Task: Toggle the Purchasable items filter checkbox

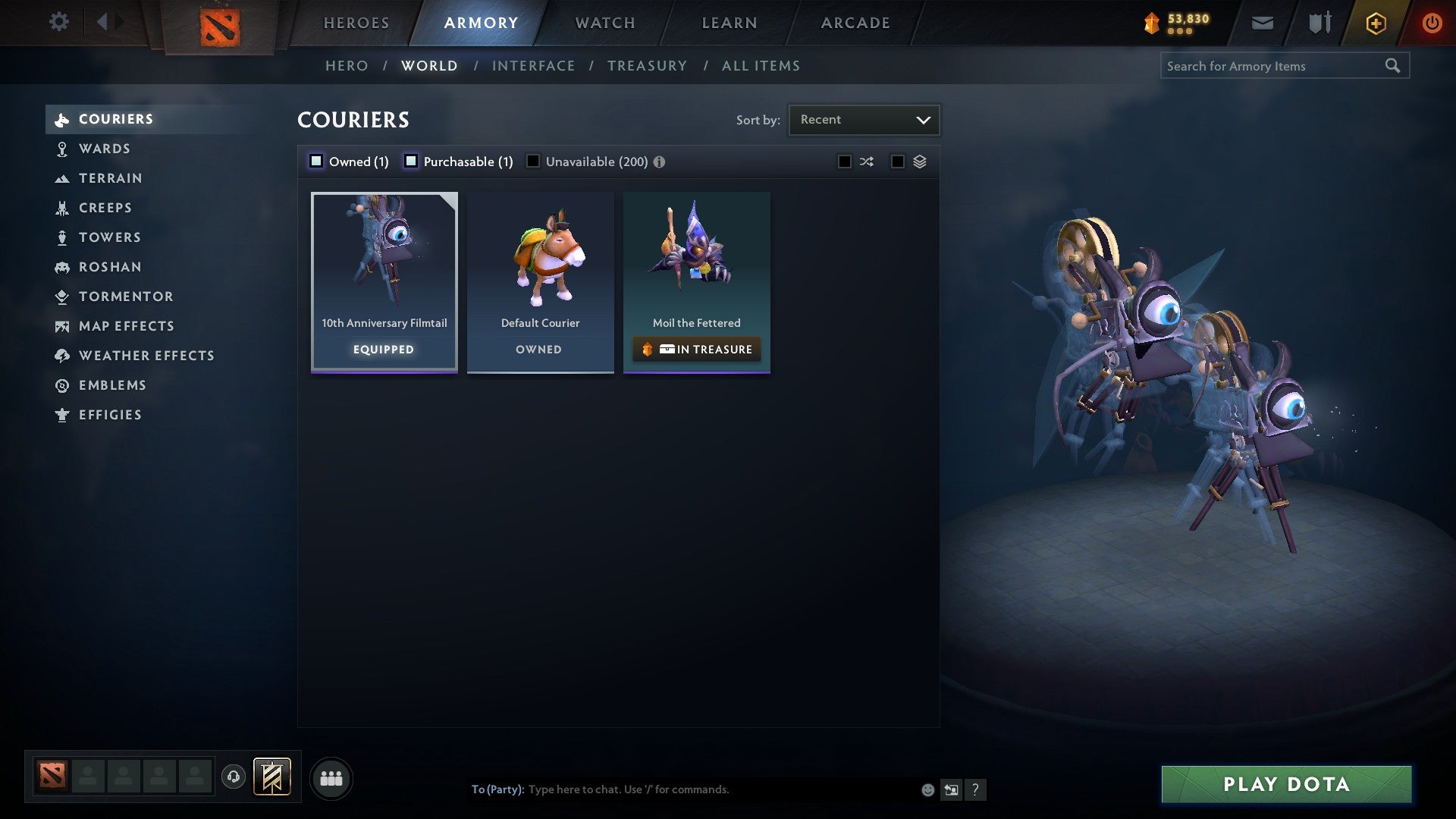Action: tap(411, 161)
